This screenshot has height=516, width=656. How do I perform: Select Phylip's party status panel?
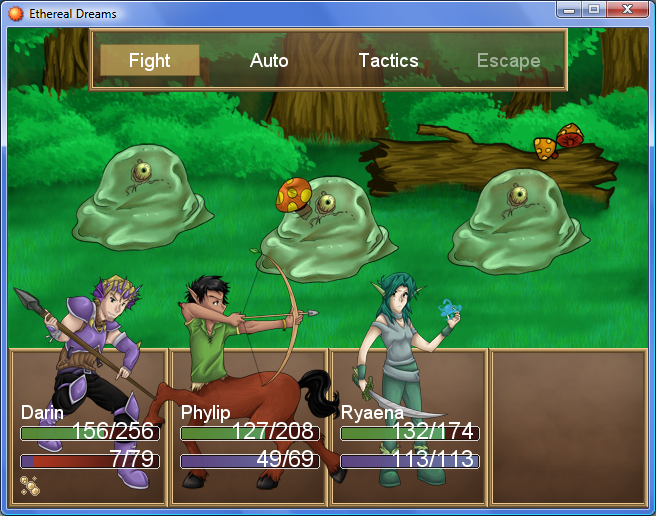tap(249, 428)
